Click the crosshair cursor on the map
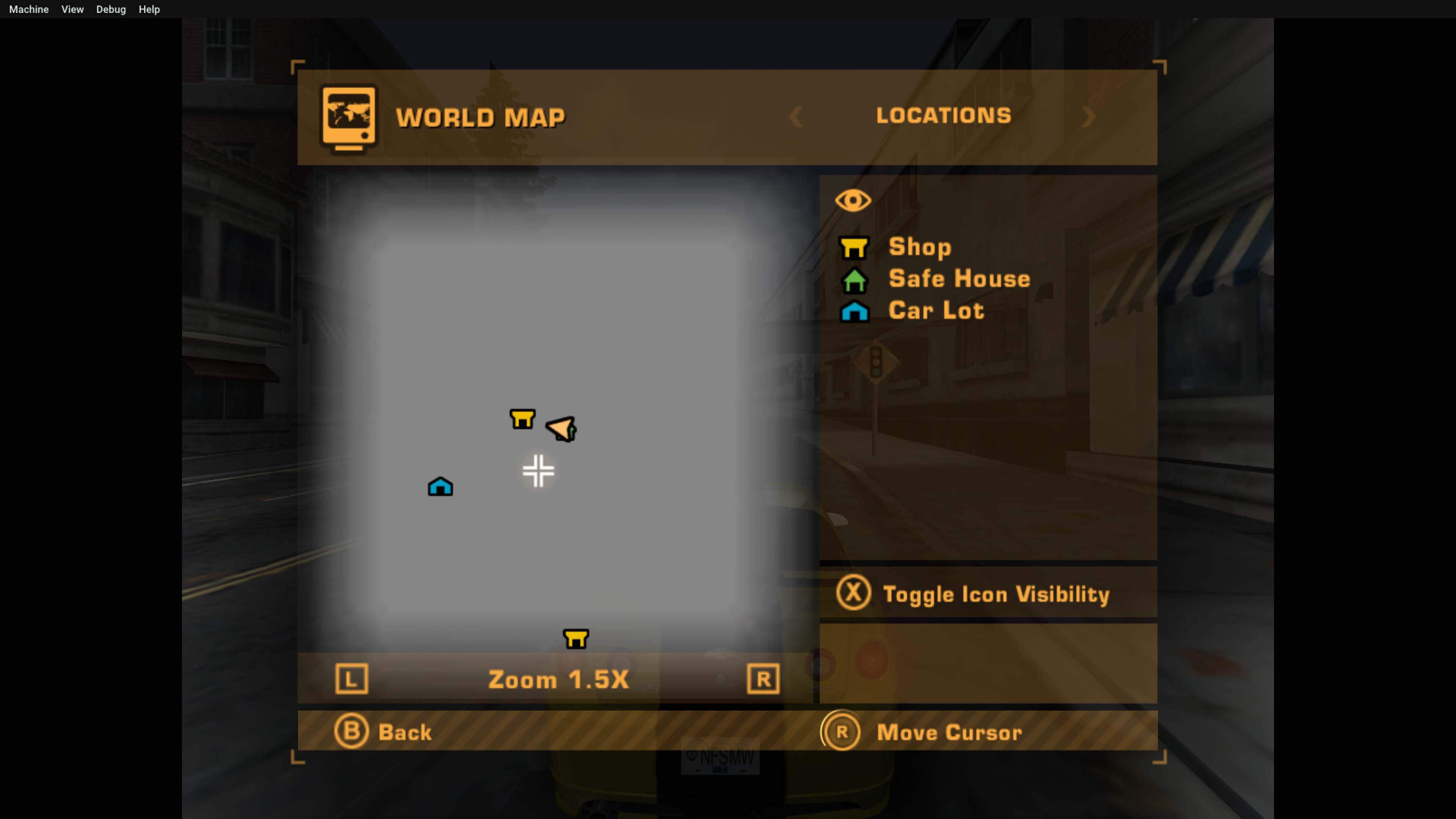Viewport: 1456px width, 819px height. pos(538,471)
